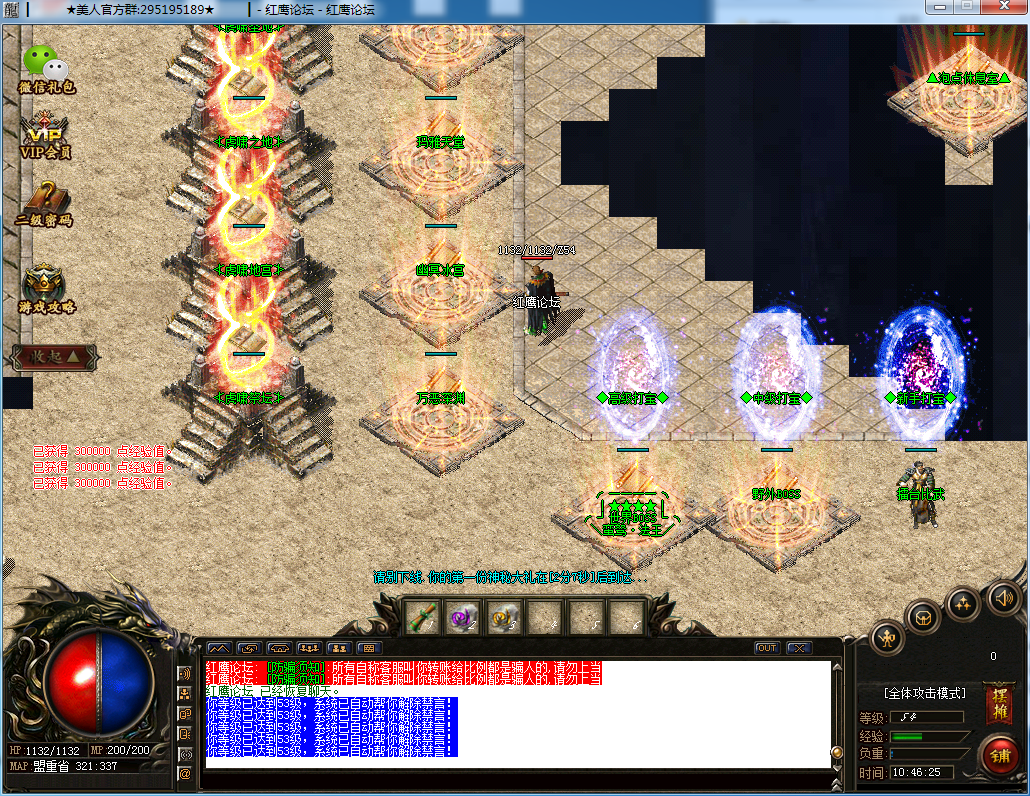Open the character equipment round icon
Viewport: 1030px width, 796px height.
pyautogui.click(x=888, y=637)
